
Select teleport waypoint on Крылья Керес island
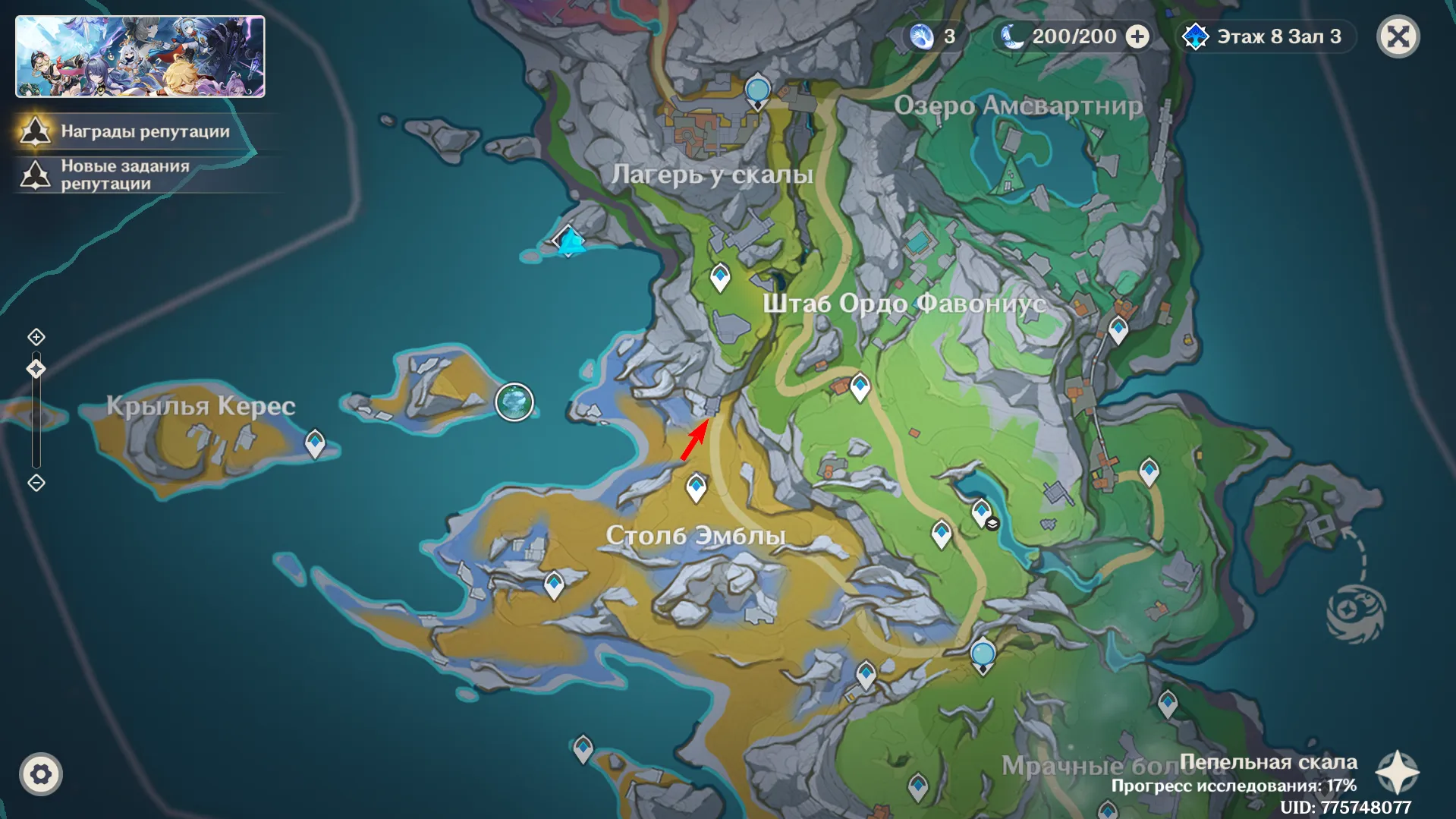(x=315, y=443)
